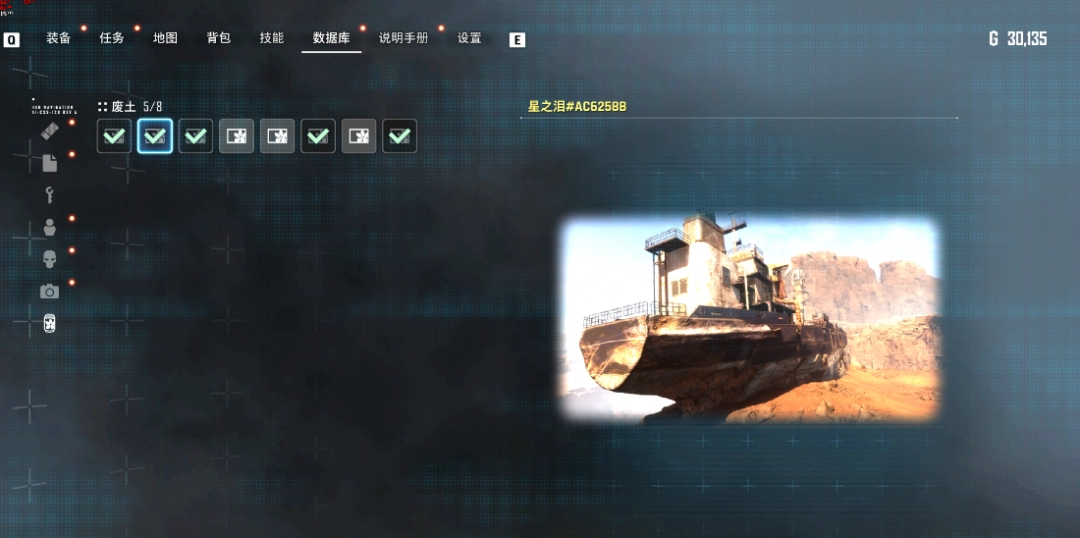The width and height of the screenshot is (1080, 538).
Task: Select the key category icon
Action: coord(49,195)
